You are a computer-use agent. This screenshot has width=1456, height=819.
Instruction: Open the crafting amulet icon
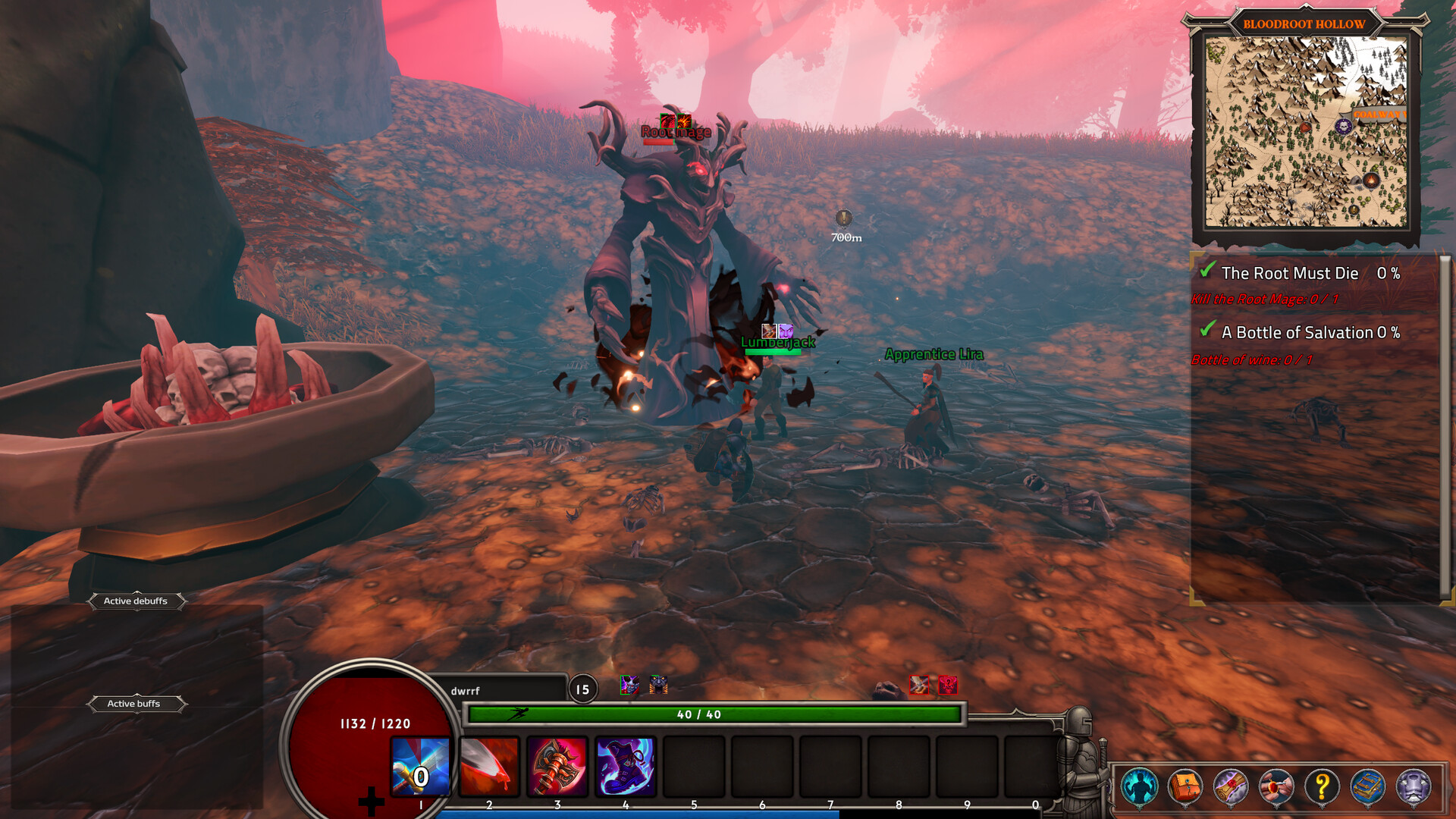1276,786
